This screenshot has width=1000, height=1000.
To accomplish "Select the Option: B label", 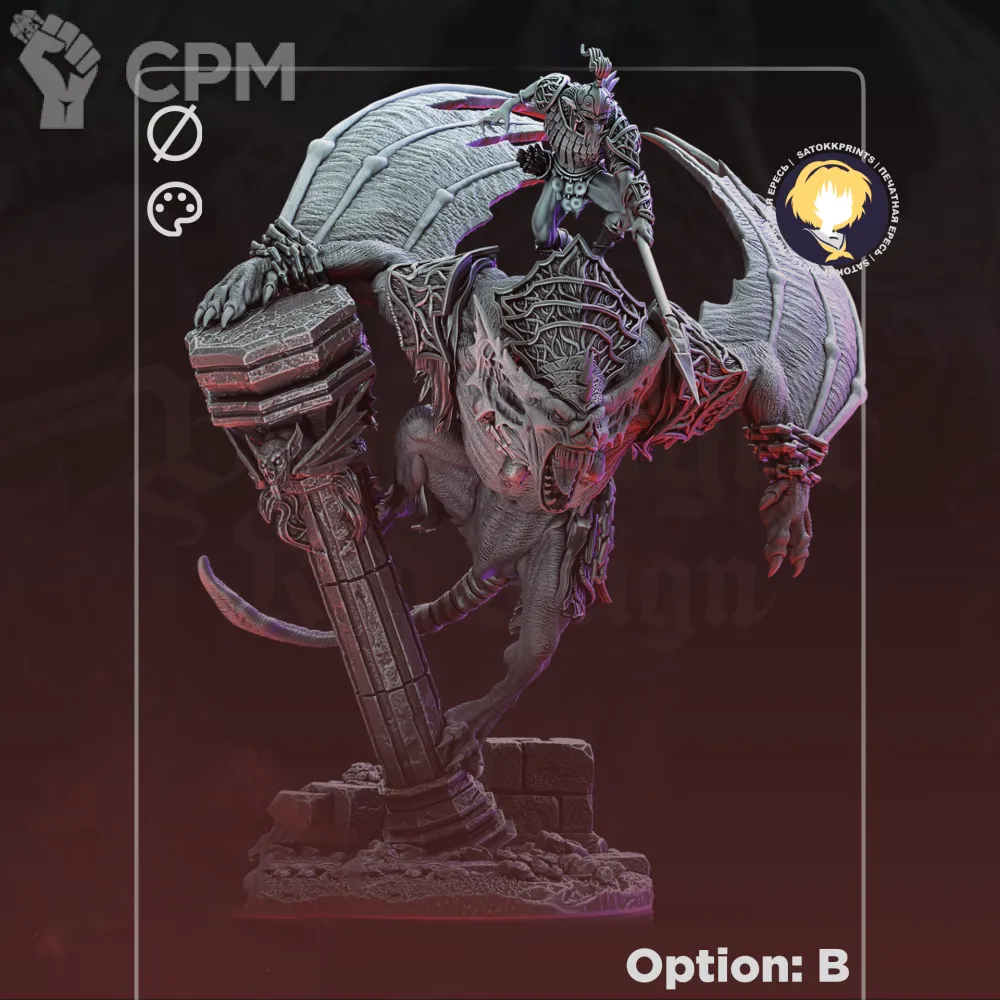I will coord(737,966).
